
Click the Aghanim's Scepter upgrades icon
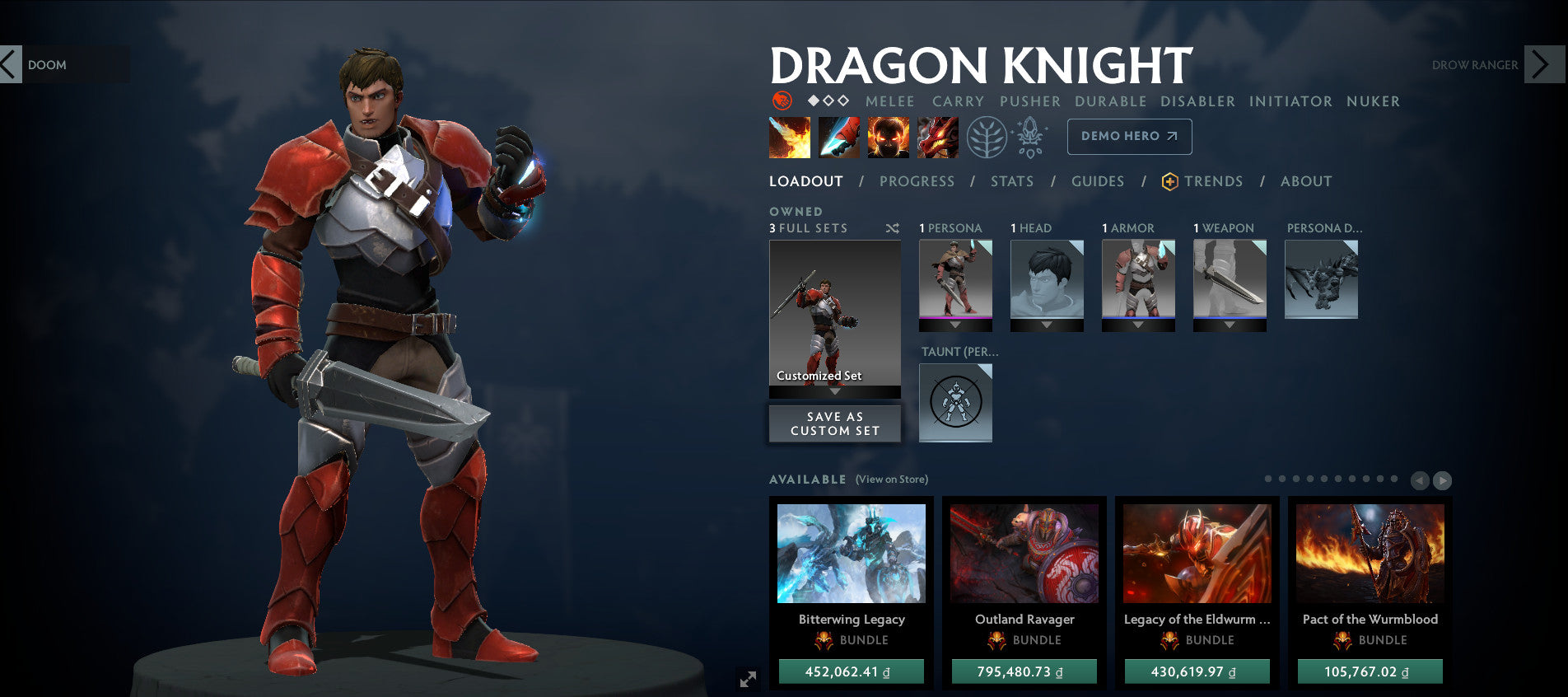1029,138
